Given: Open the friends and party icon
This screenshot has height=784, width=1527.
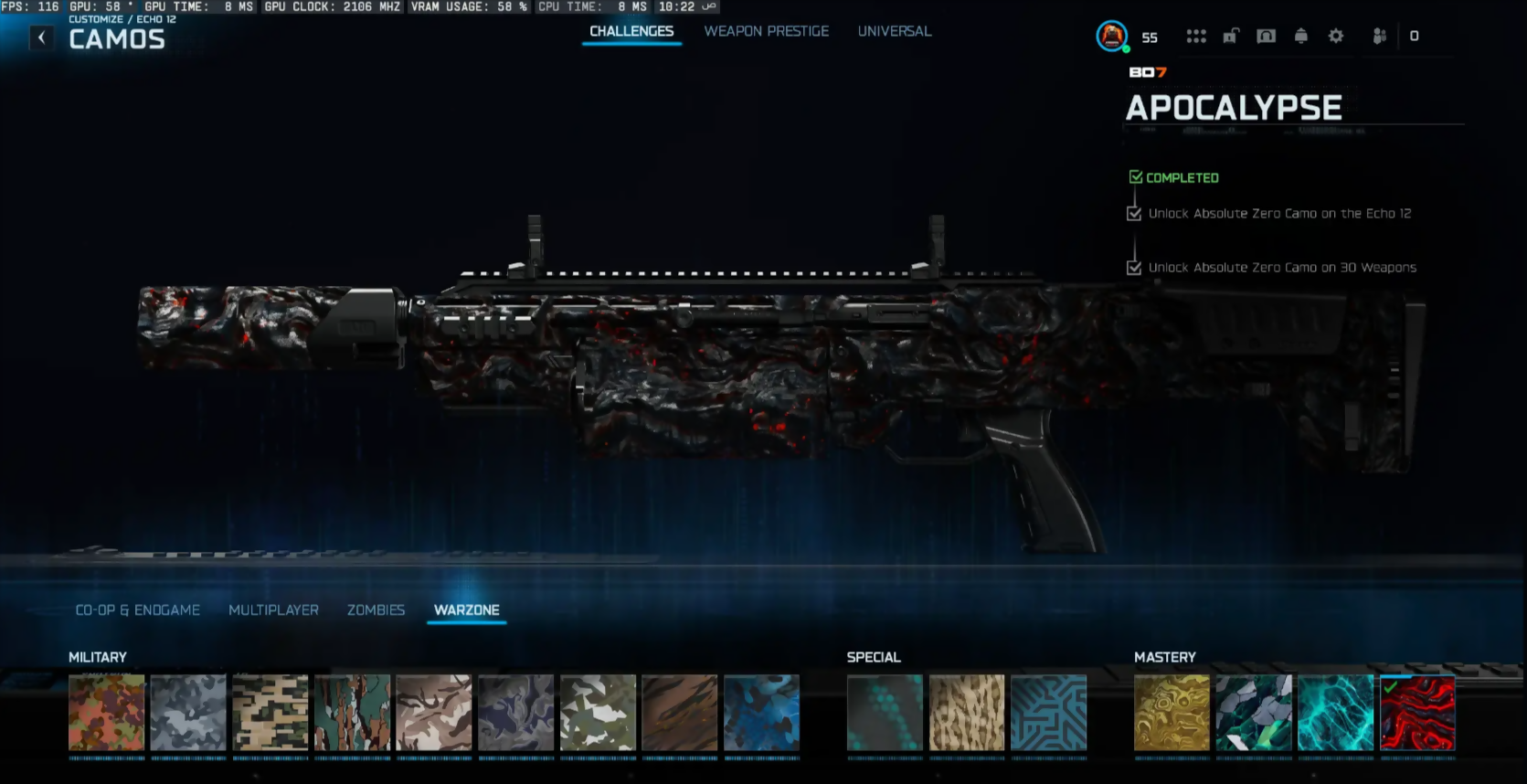Looking at the screenshot, I should [1380, 37].
